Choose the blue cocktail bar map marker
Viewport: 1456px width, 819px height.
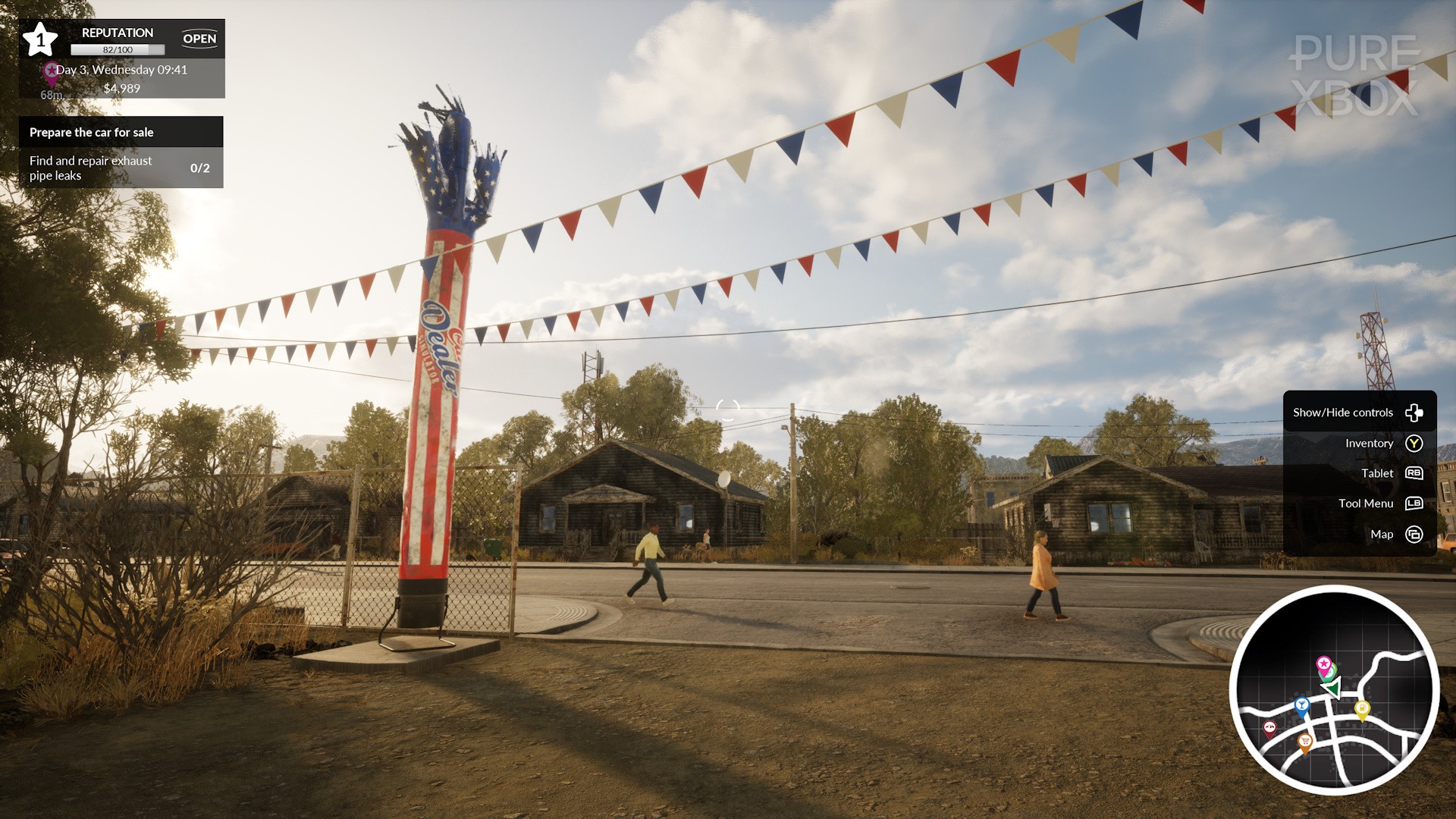tap(1301, 706)
